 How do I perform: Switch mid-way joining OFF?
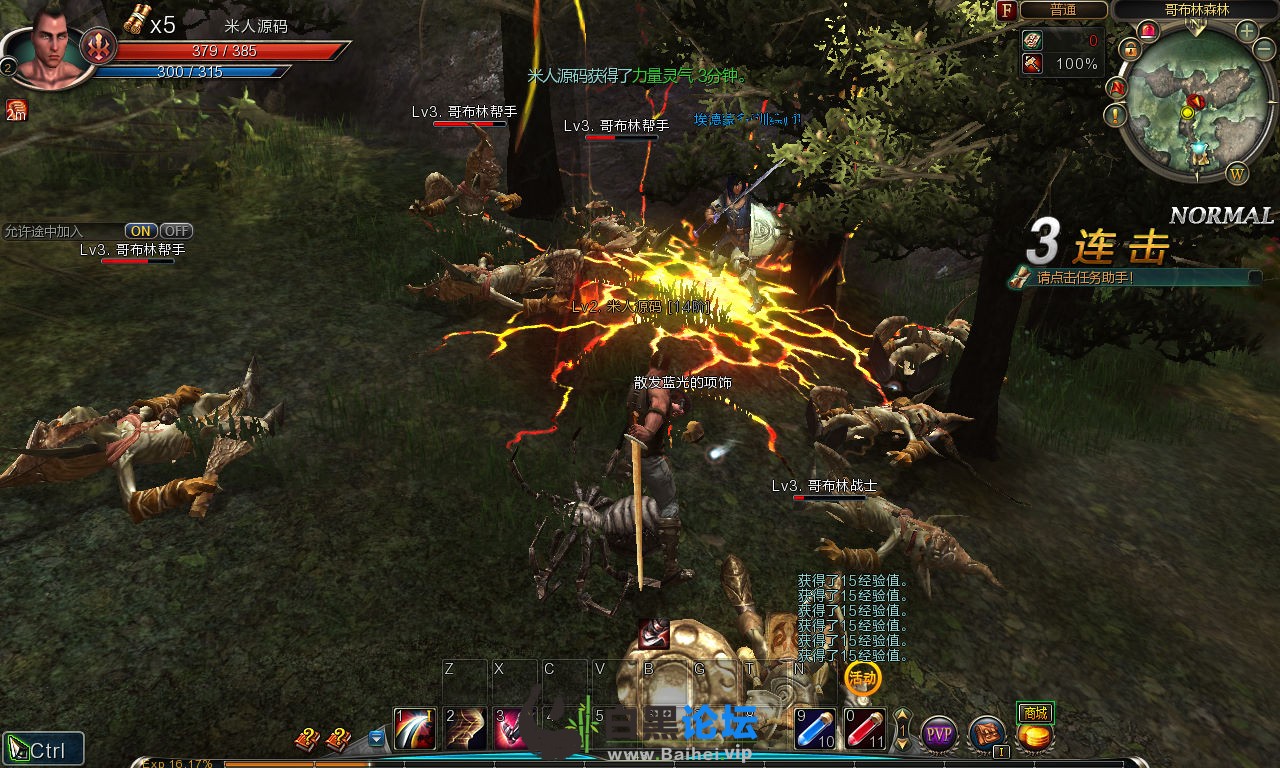tap(176, 231)
